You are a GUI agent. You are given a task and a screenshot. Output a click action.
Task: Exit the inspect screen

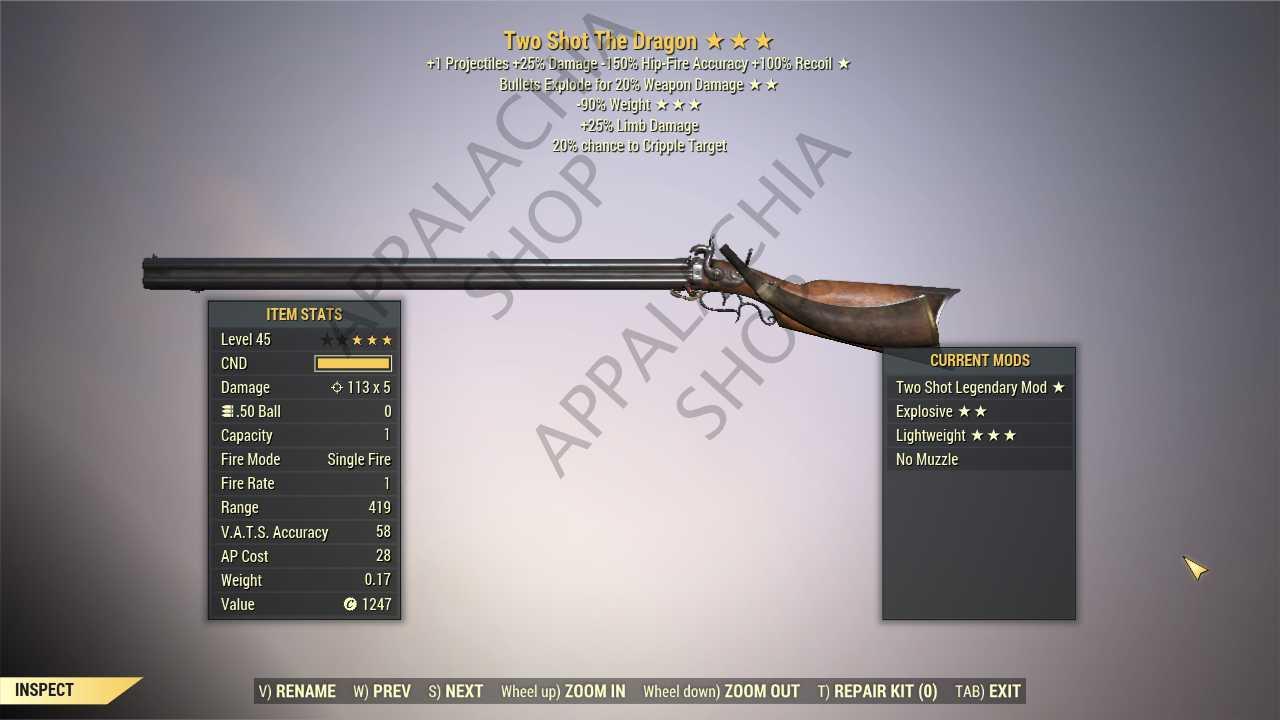coord(988,691)
